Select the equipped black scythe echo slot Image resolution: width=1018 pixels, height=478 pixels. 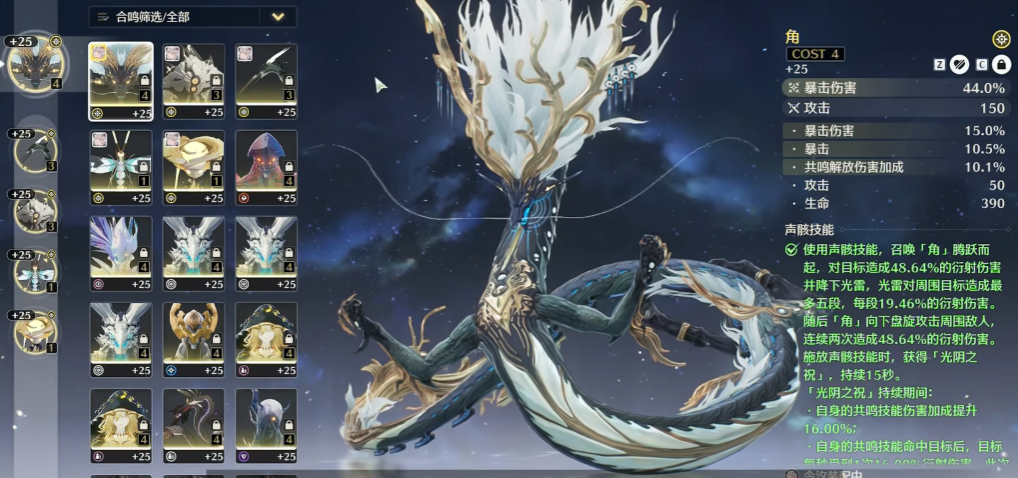point(36,151)
